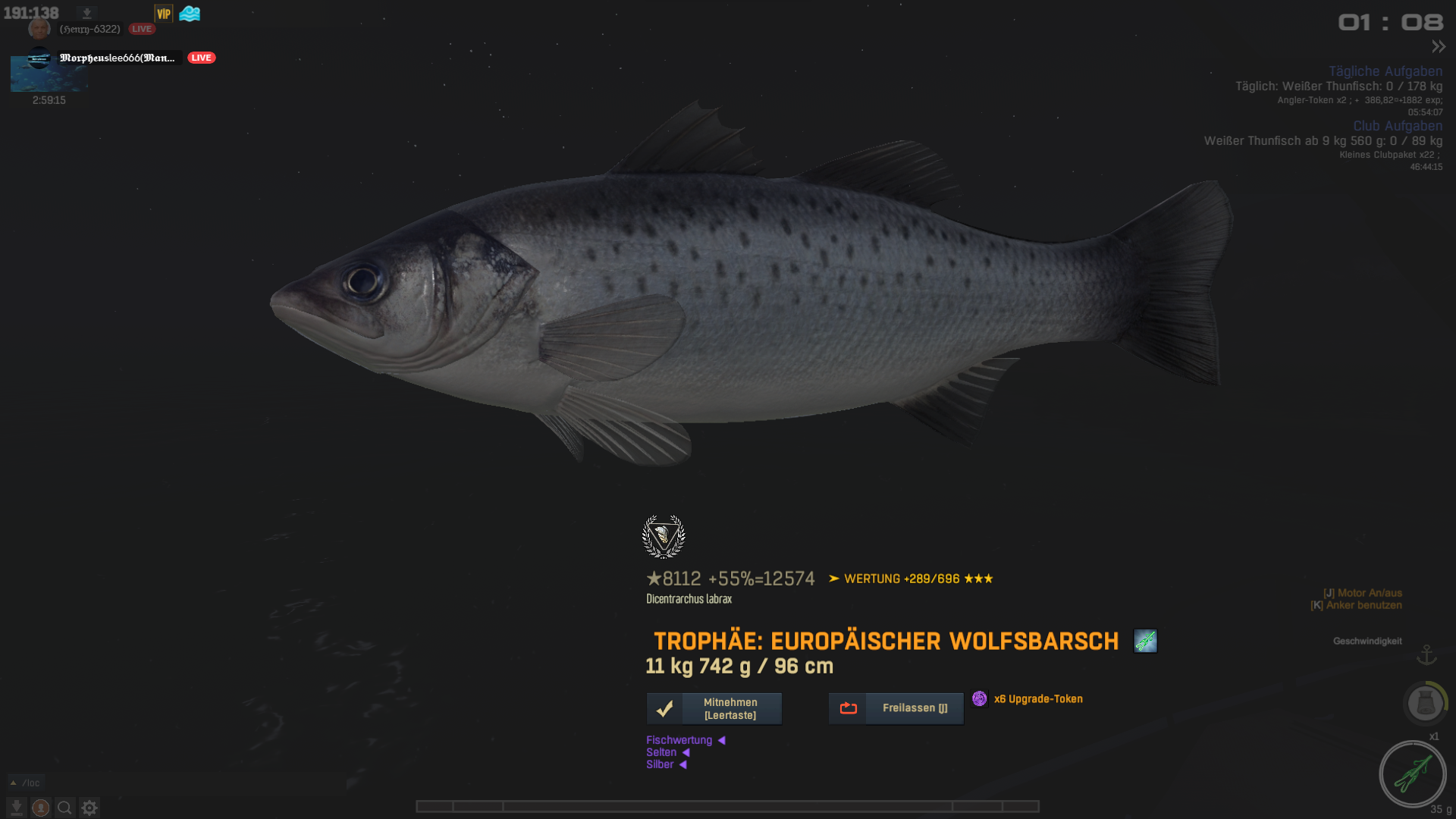
Task: Click the stream preview thumbnail
Action: click(x=49, y=76)
